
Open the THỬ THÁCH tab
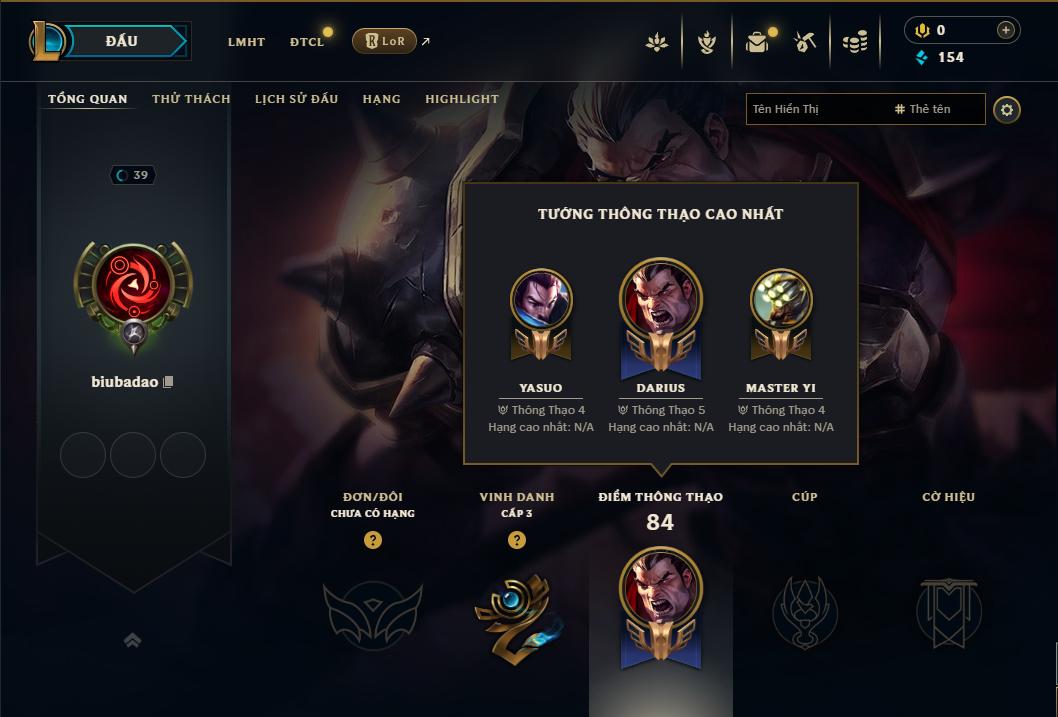pos(191,99)
